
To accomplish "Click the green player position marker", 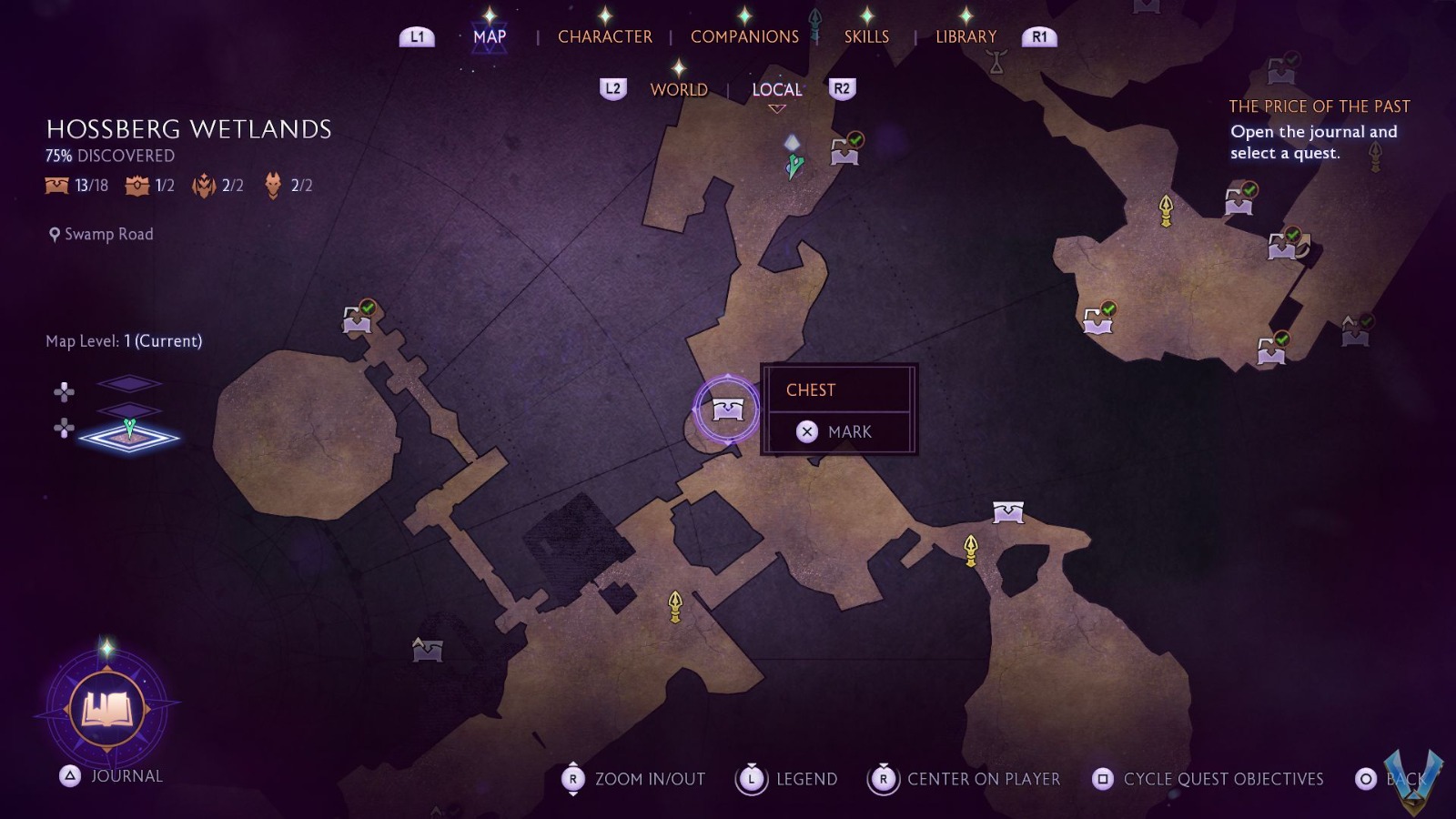I will point(794,164).
